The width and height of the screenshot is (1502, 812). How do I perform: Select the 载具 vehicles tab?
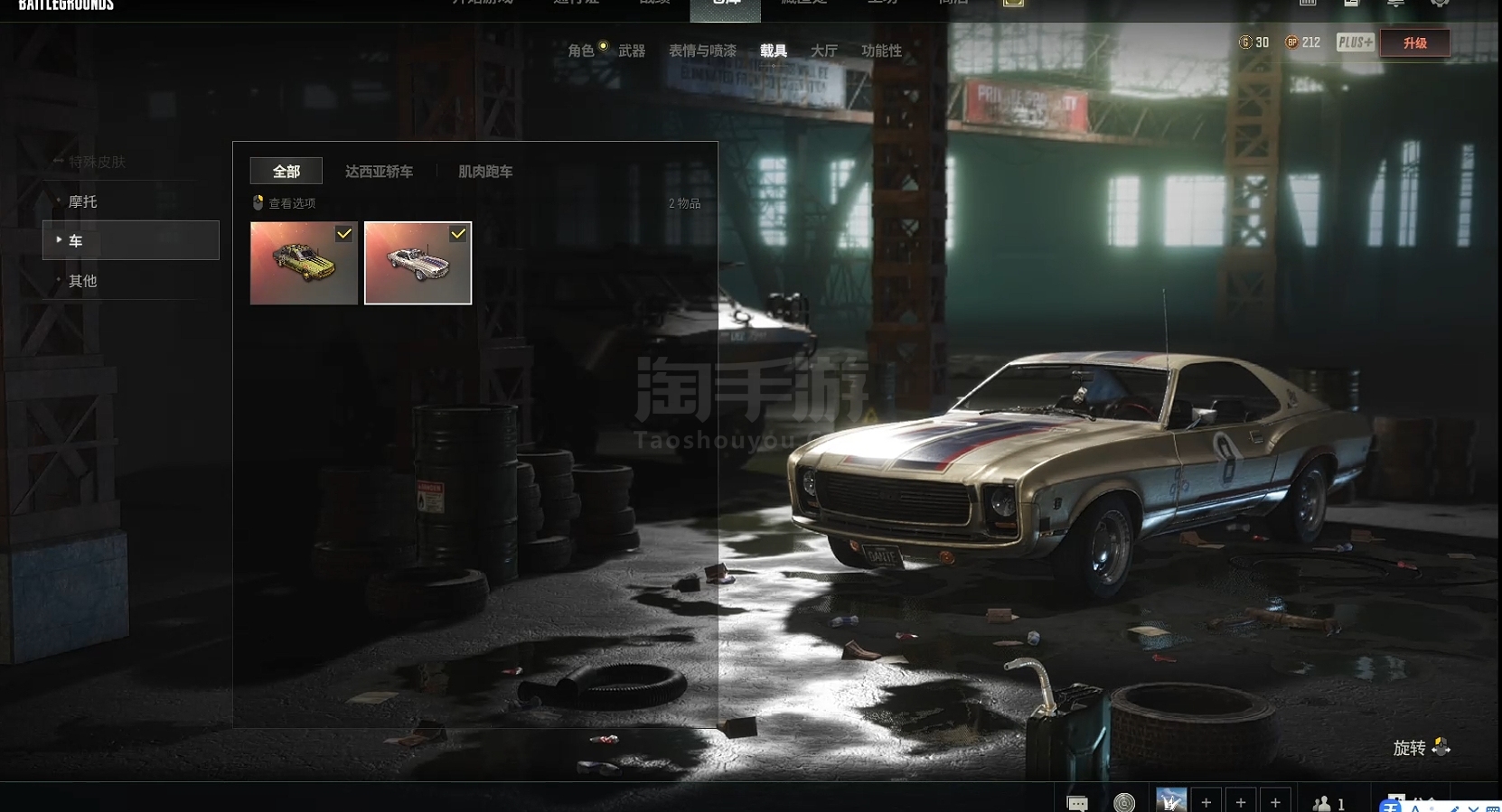[x=773, y=51]
